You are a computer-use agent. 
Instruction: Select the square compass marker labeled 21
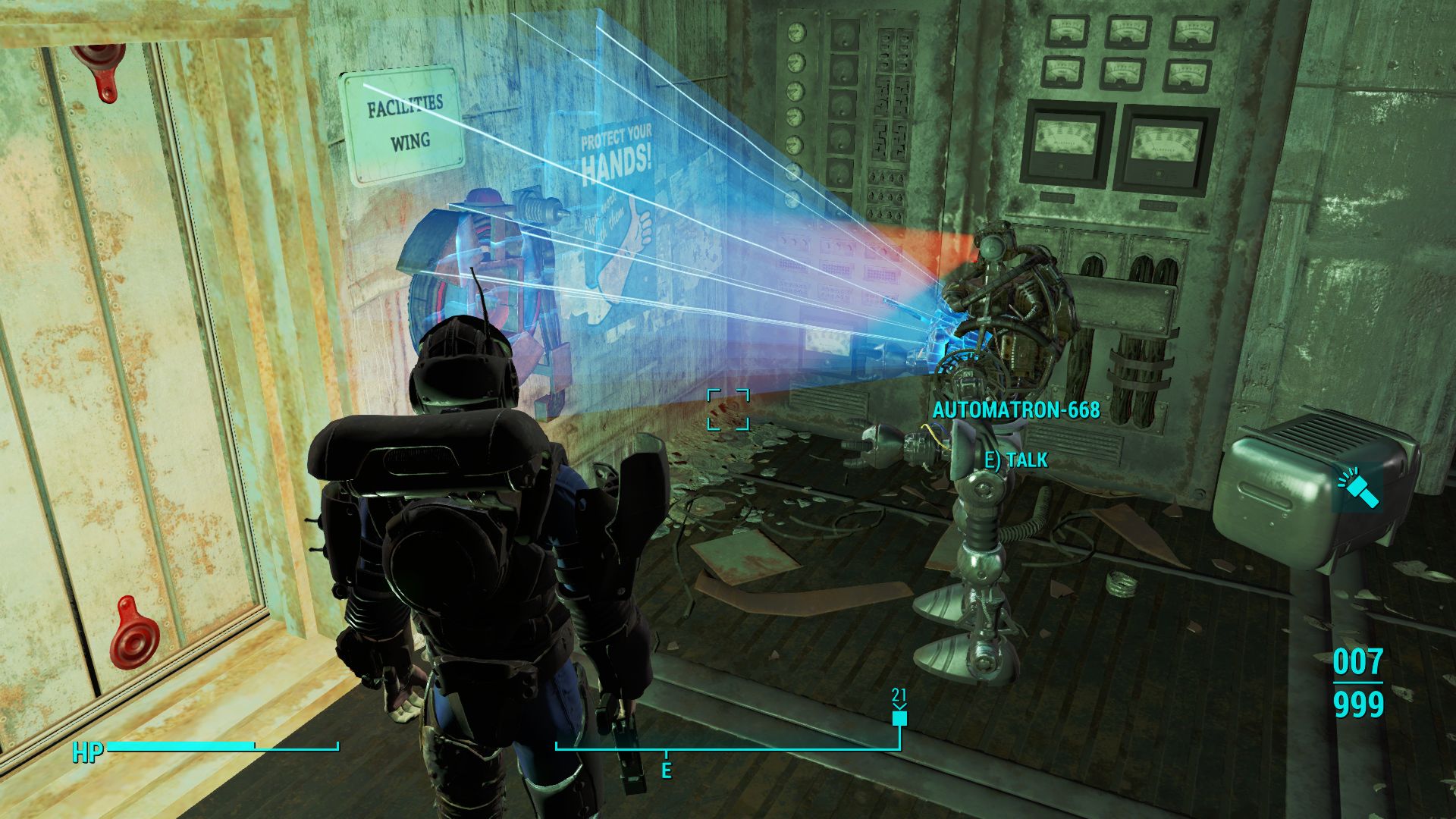pos(899,717)
